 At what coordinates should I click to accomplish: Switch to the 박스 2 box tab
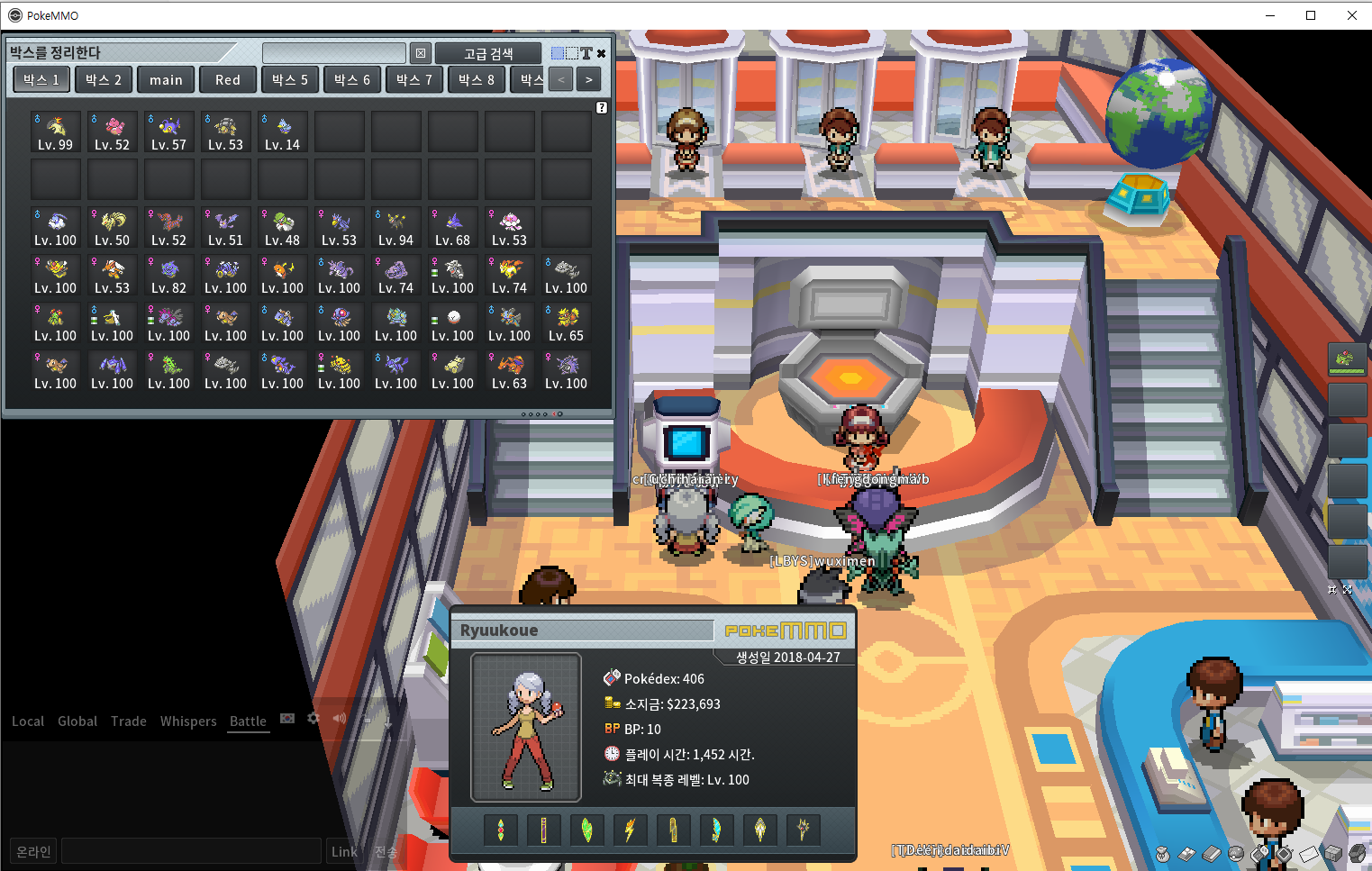click(x=104, y=80)
